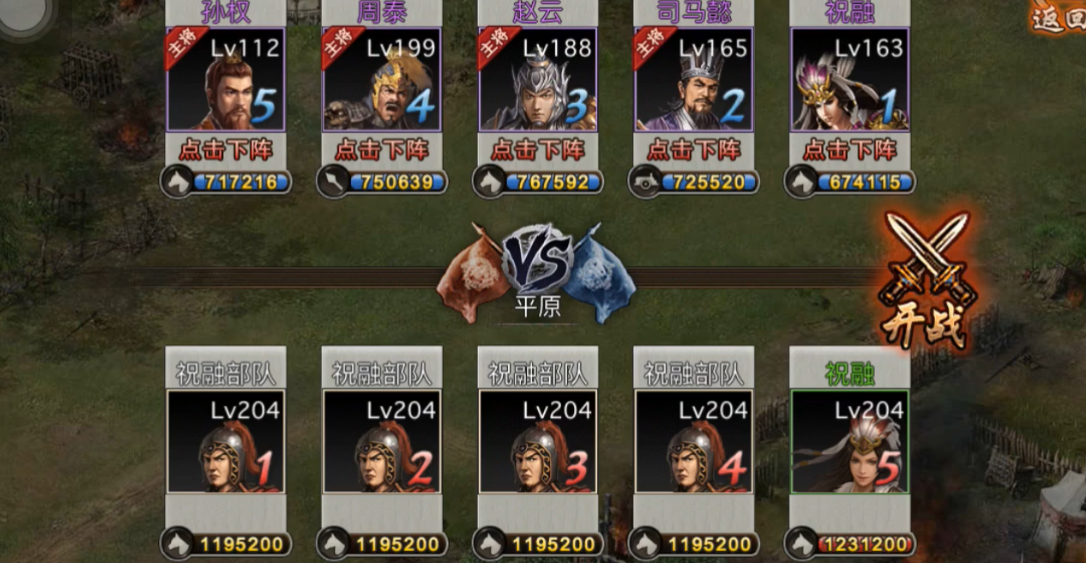
Task: Select 司马懿 Lv165 general portrait
Action: pos(694,80)
